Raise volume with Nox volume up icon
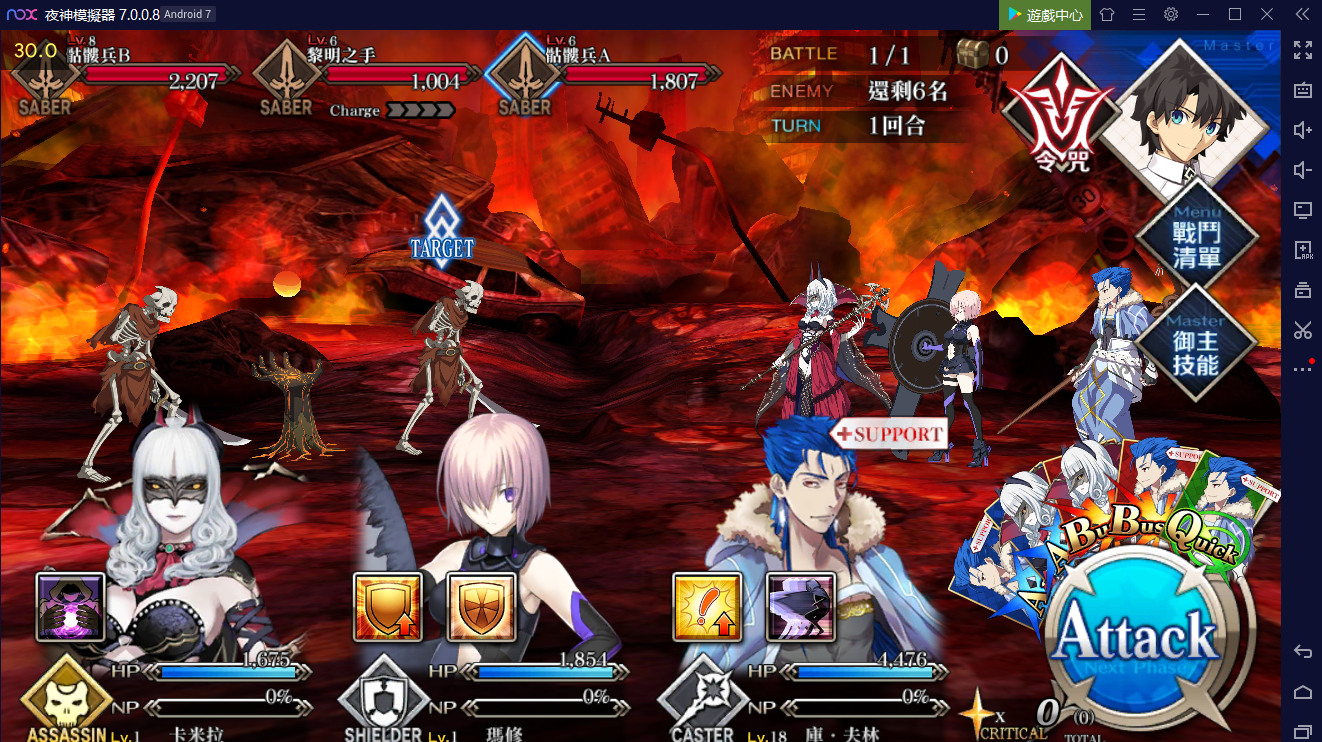The width and height of the screenshot is (1322, 742). point(1303,130)
